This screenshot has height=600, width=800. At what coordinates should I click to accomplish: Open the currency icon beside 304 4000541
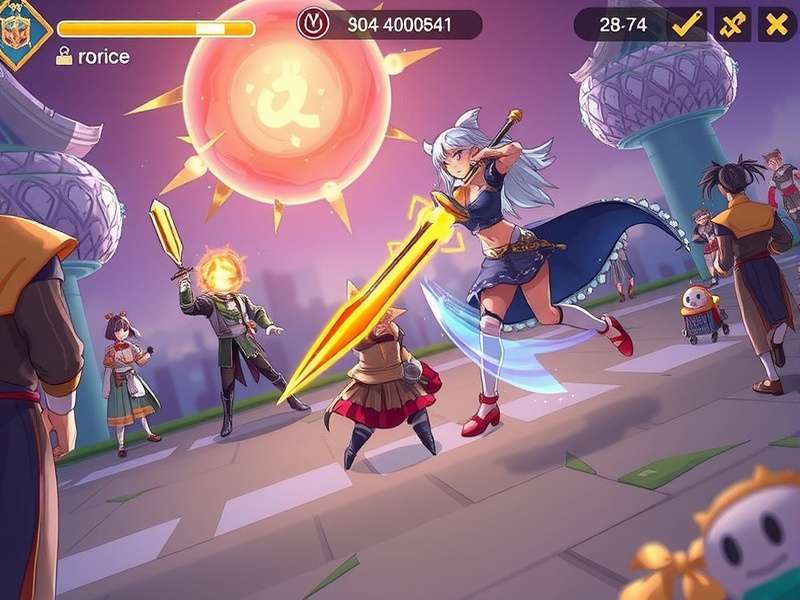coord(312,25)
